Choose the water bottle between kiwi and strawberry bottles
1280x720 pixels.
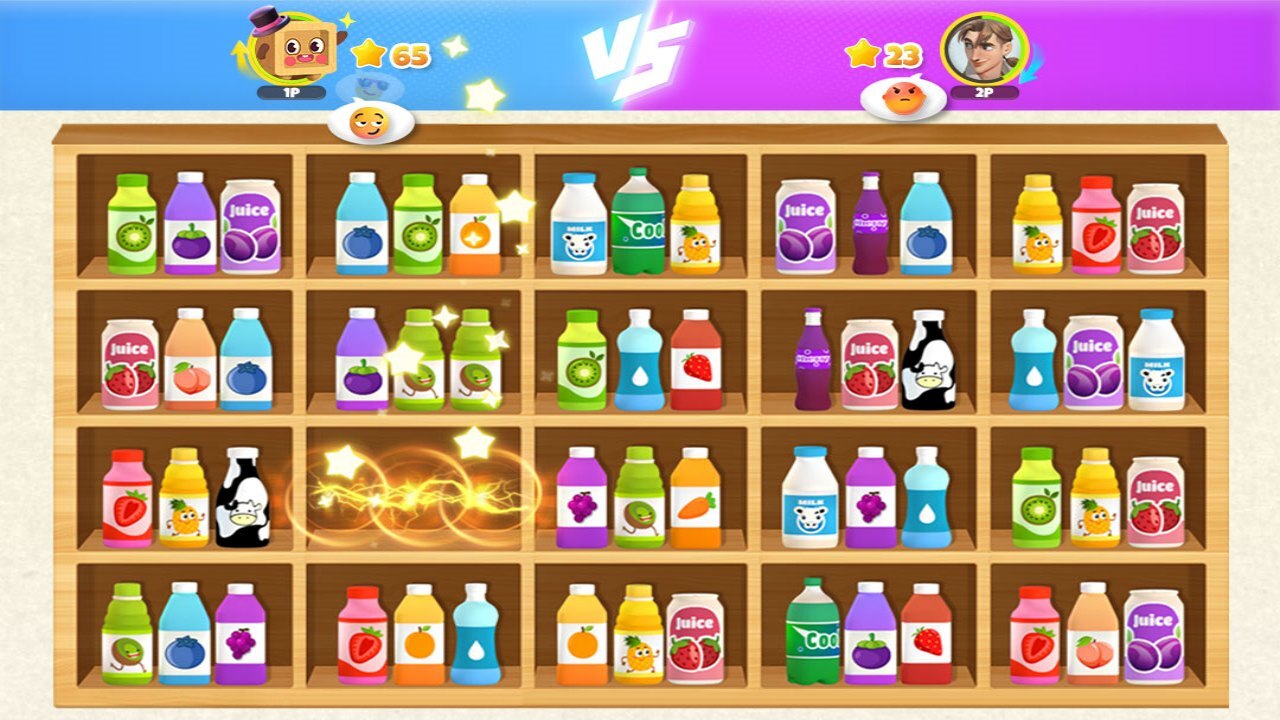[x=640, y=360]
